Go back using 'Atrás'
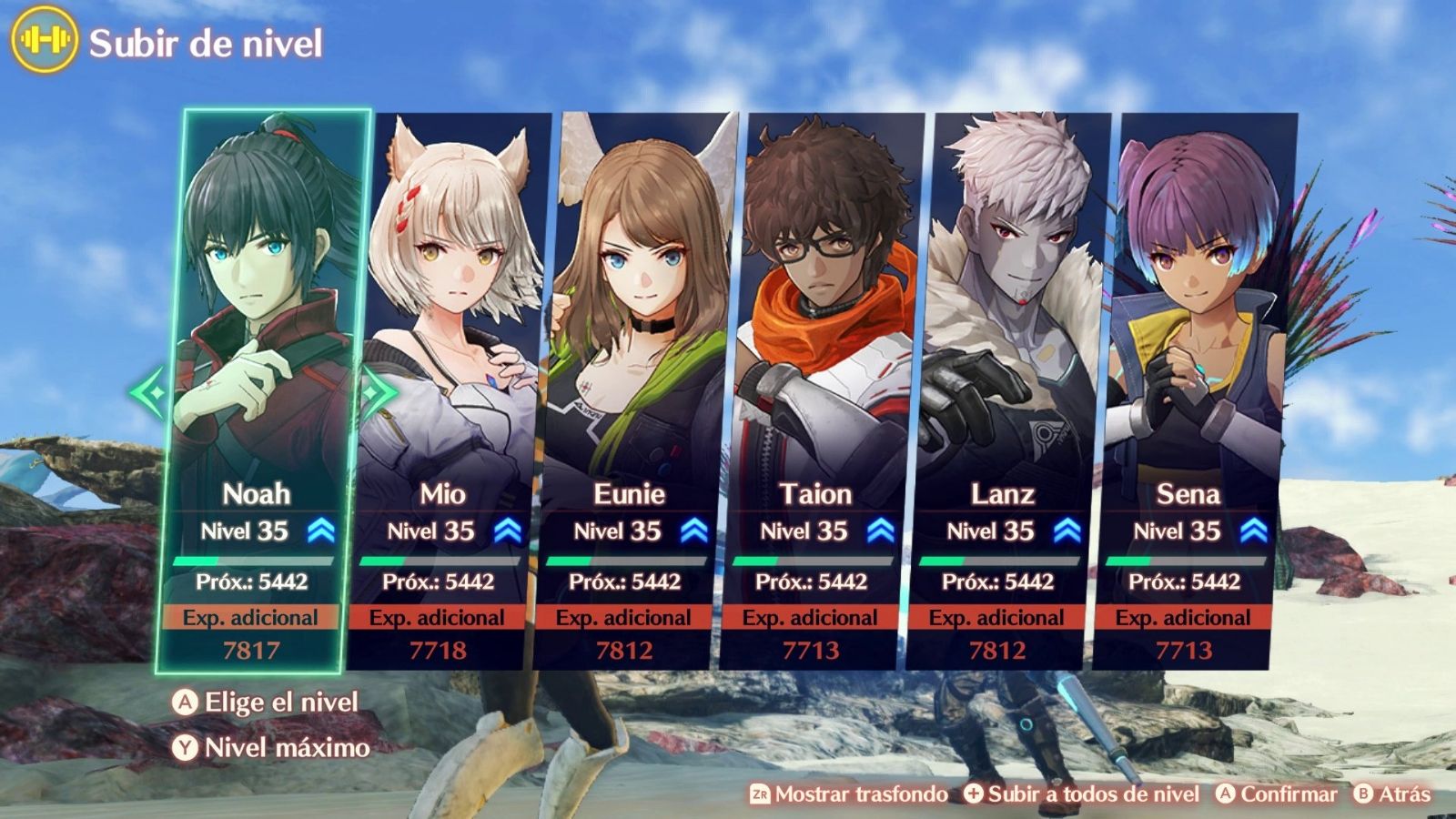Image resolution: width=1456 pixels, height=819 pixels. tap(1392, 794)
